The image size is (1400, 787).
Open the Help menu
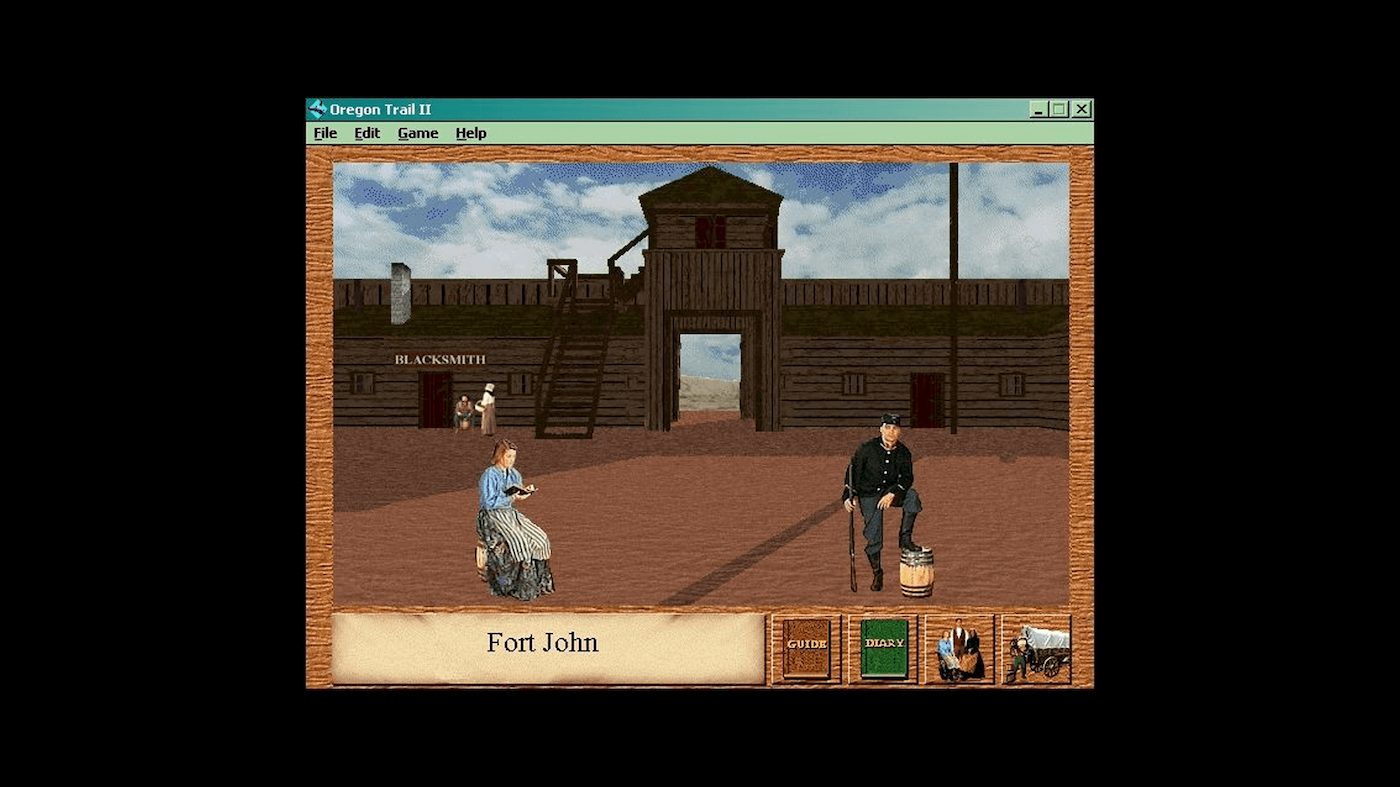click(x=470, y=133)
